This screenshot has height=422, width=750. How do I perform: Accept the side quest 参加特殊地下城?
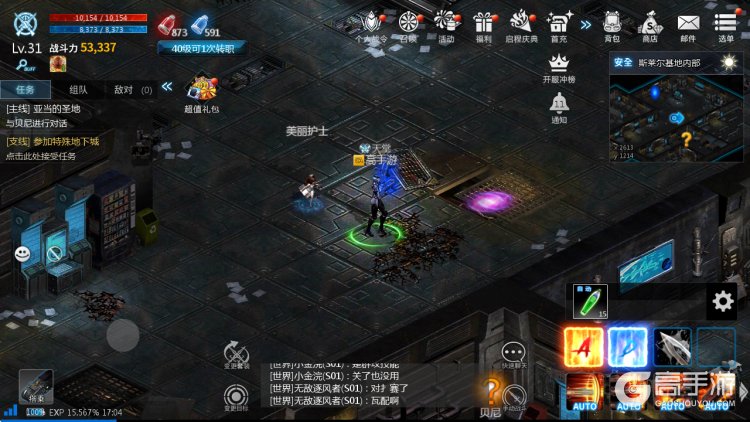tap(52, 148)
